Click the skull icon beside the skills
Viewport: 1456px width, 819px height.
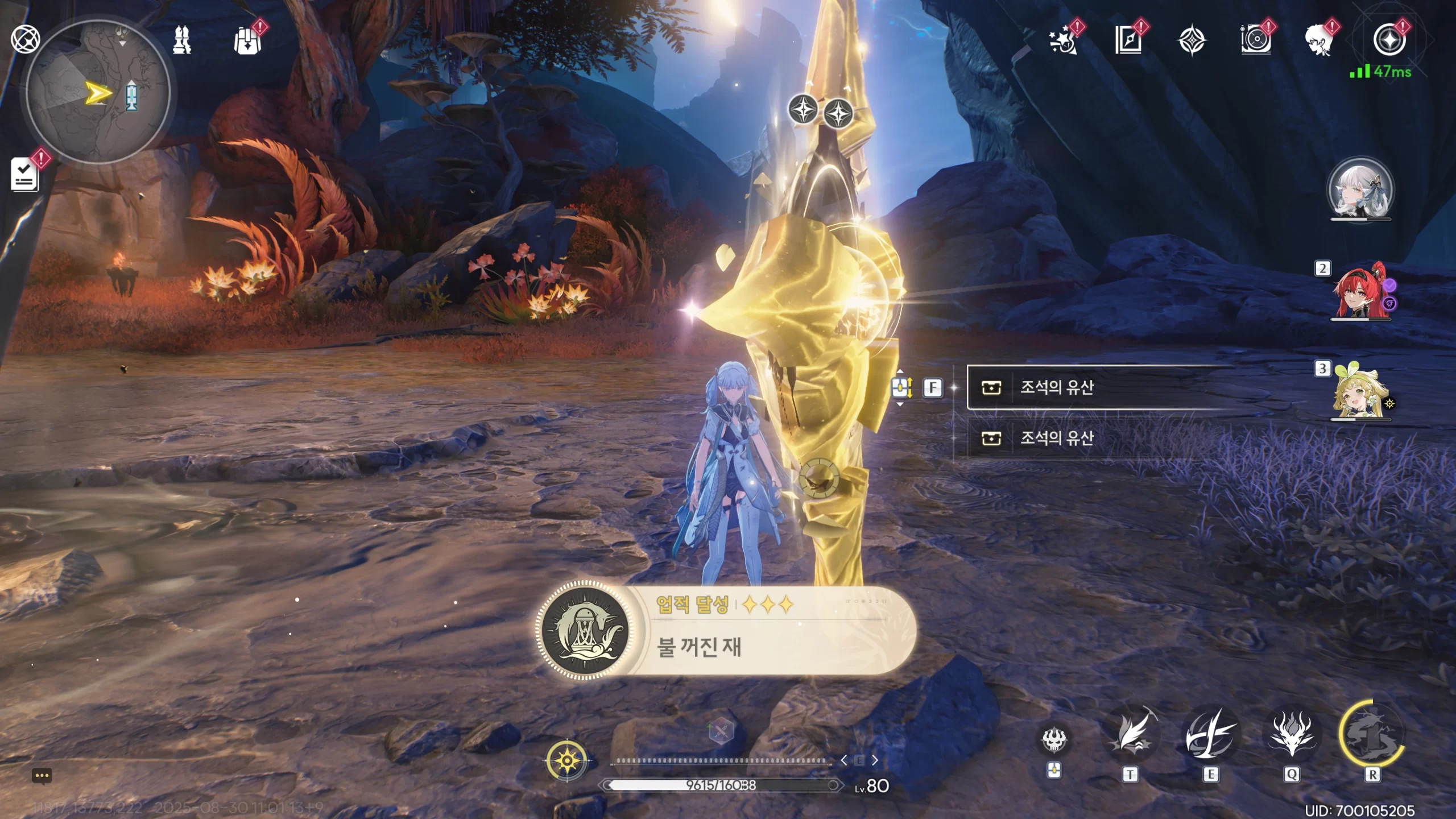[x=1054, y=739]
